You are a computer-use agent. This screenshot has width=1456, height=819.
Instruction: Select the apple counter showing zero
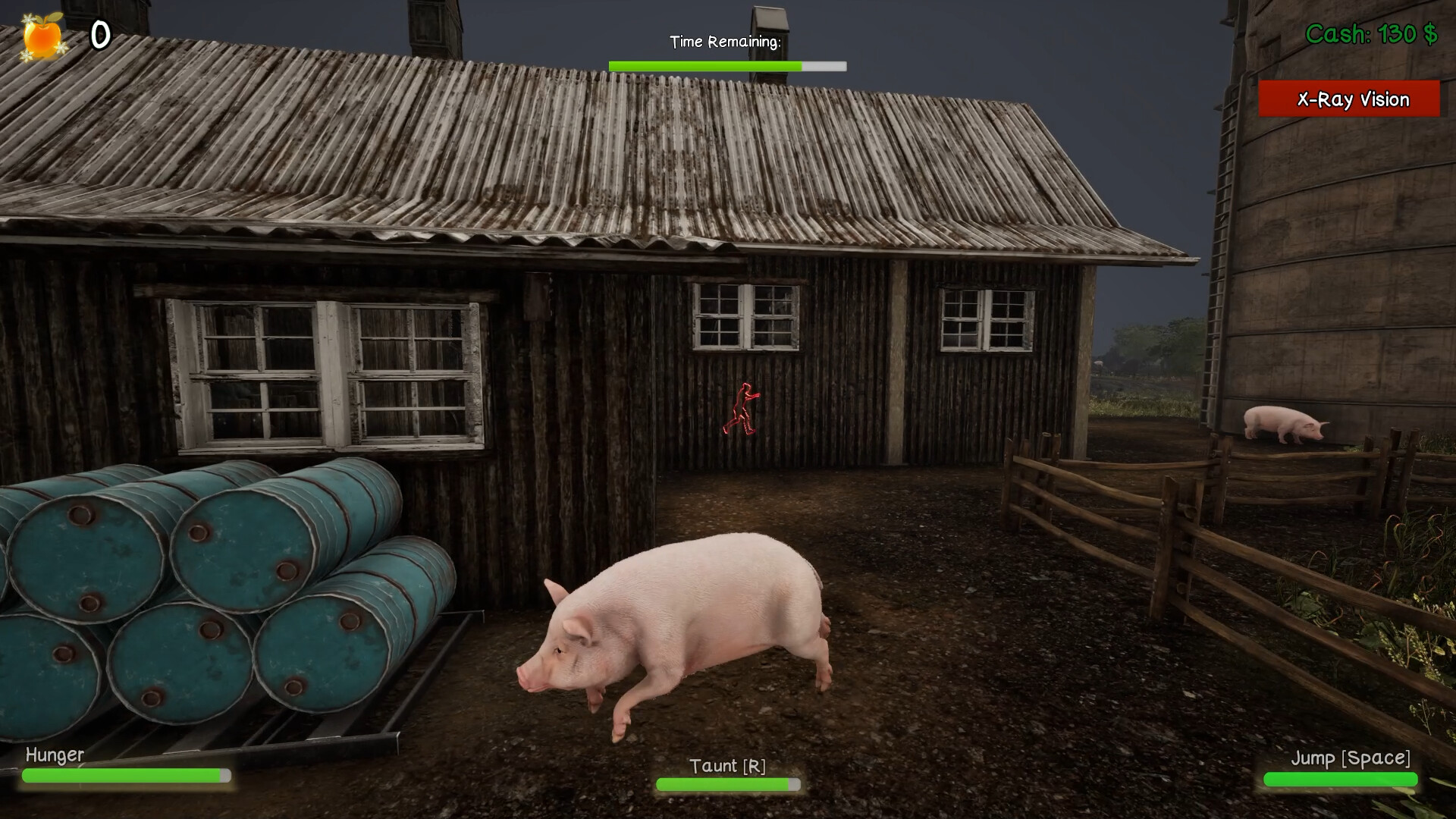click(x=99, y=33)
